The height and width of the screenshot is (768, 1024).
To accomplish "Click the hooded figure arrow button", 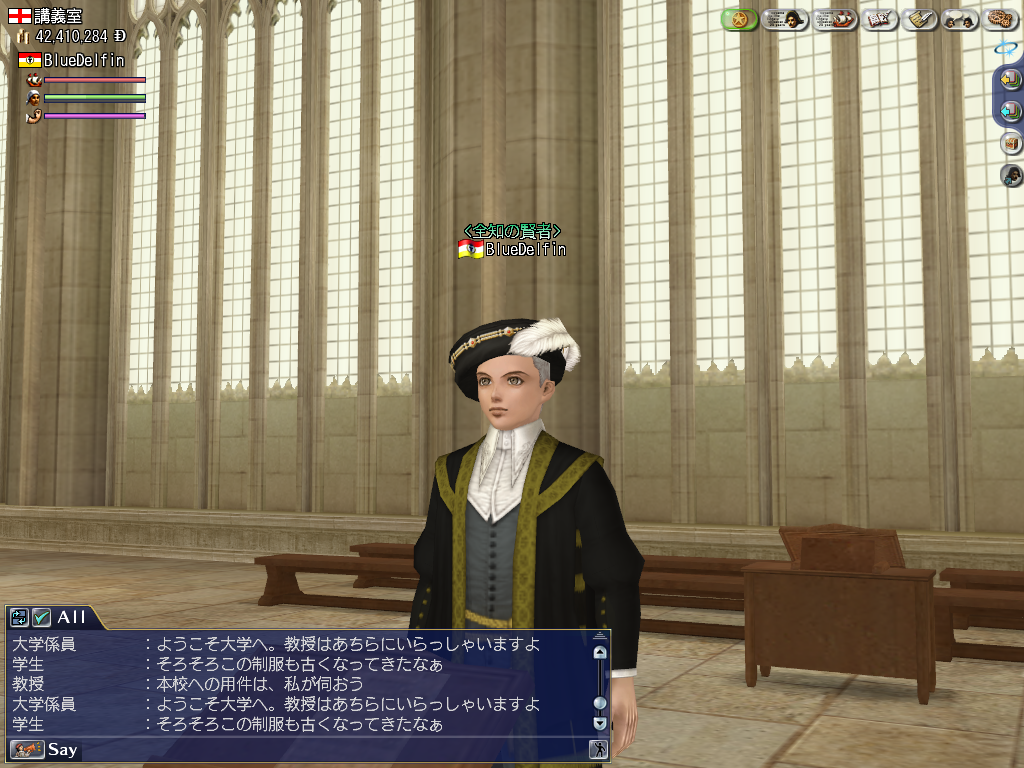I will tap(1011, 176).
